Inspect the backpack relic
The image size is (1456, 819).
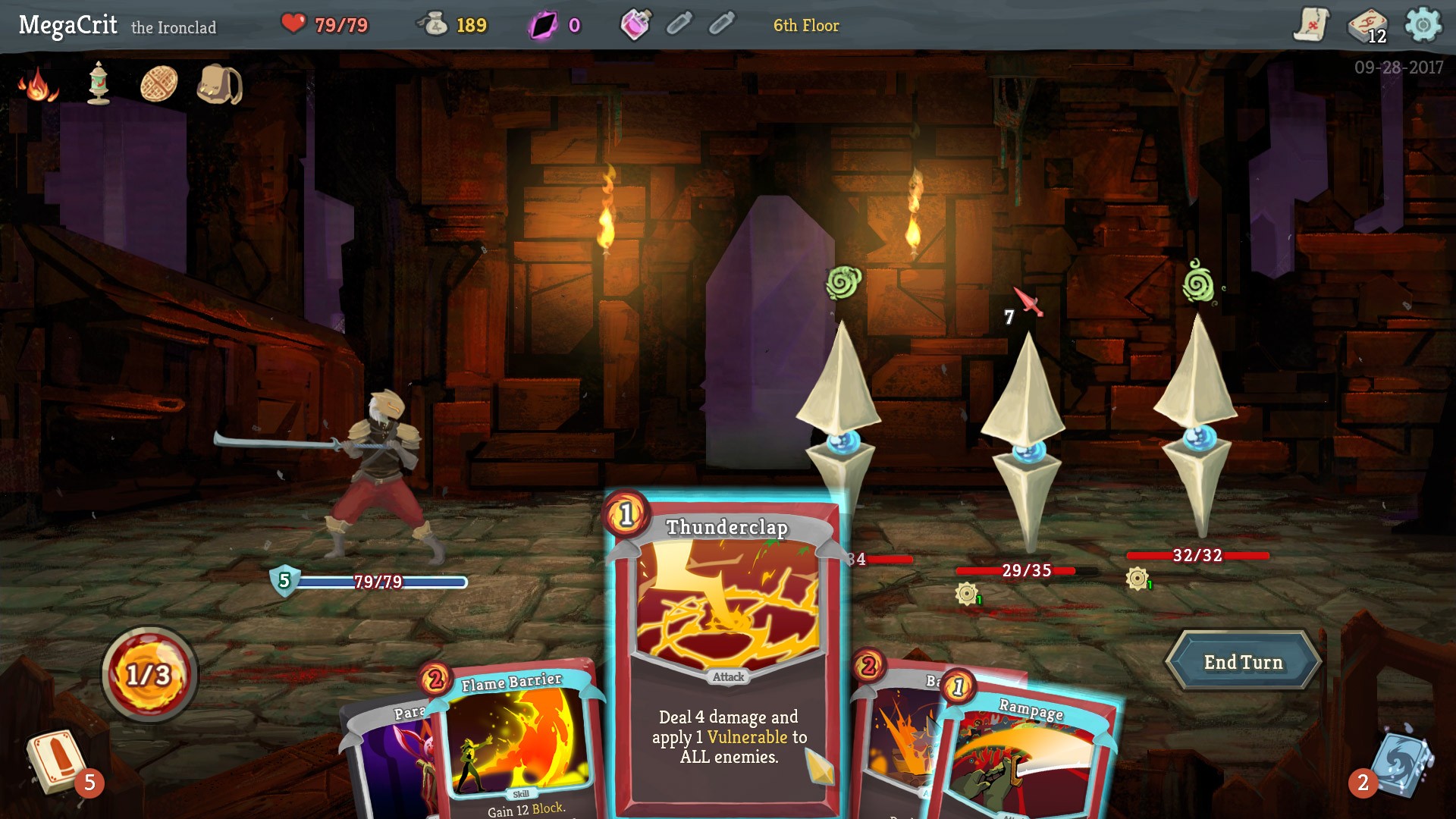218,86
